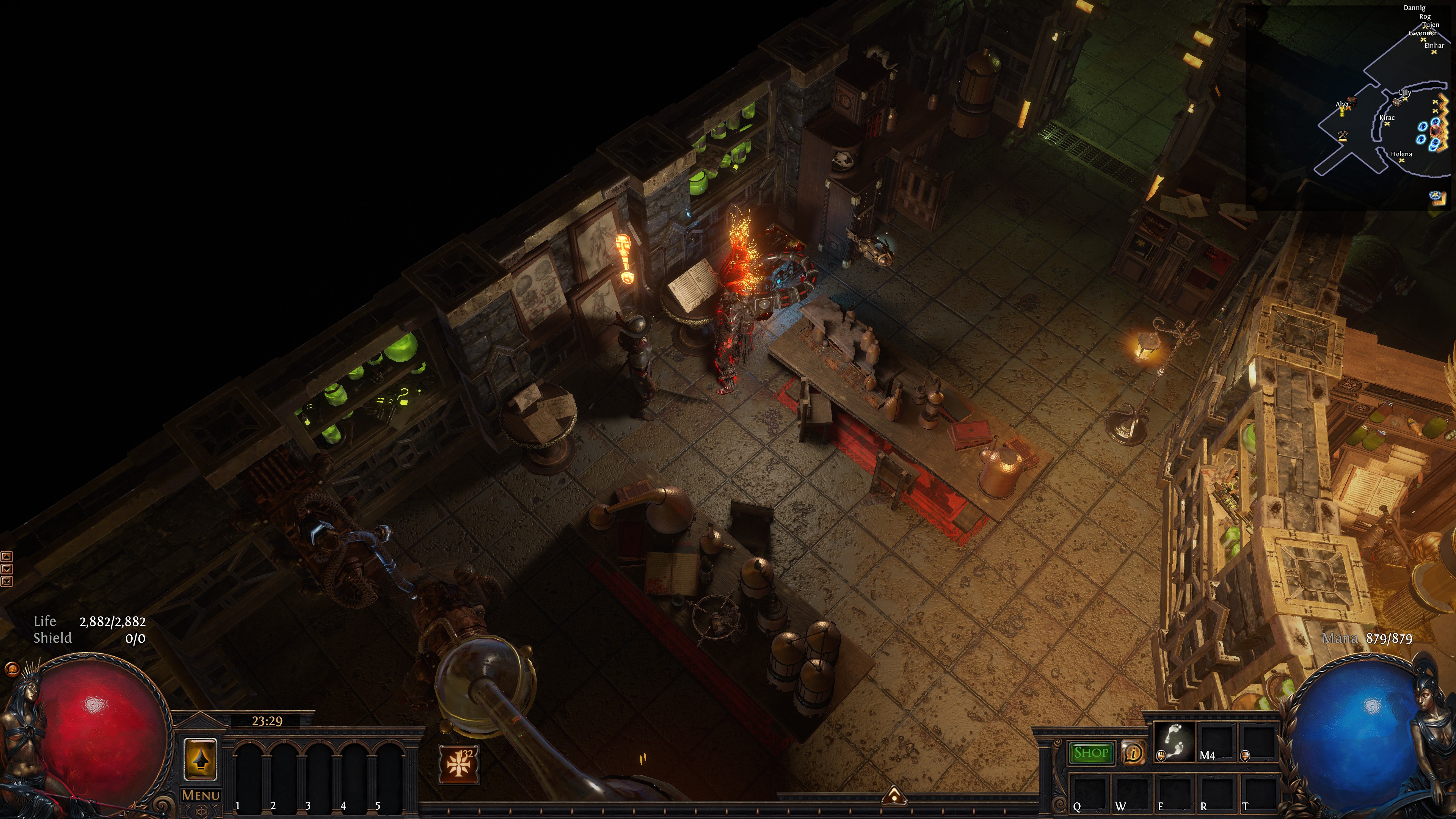Click the crossed-hammers crafting bench minimap icon
Viewport: 1456px width, 819px height.
click(x=1342, y=136)
